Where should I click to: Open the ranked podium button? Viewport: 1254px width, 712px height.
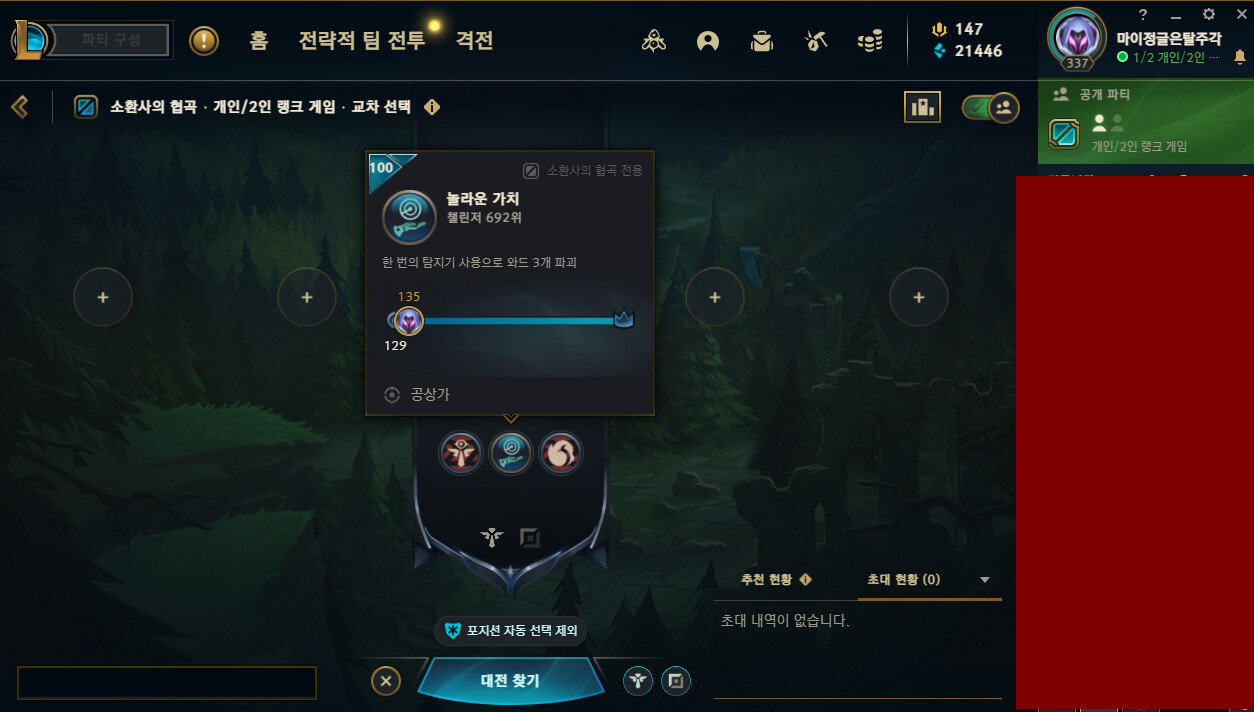[922, 107]
